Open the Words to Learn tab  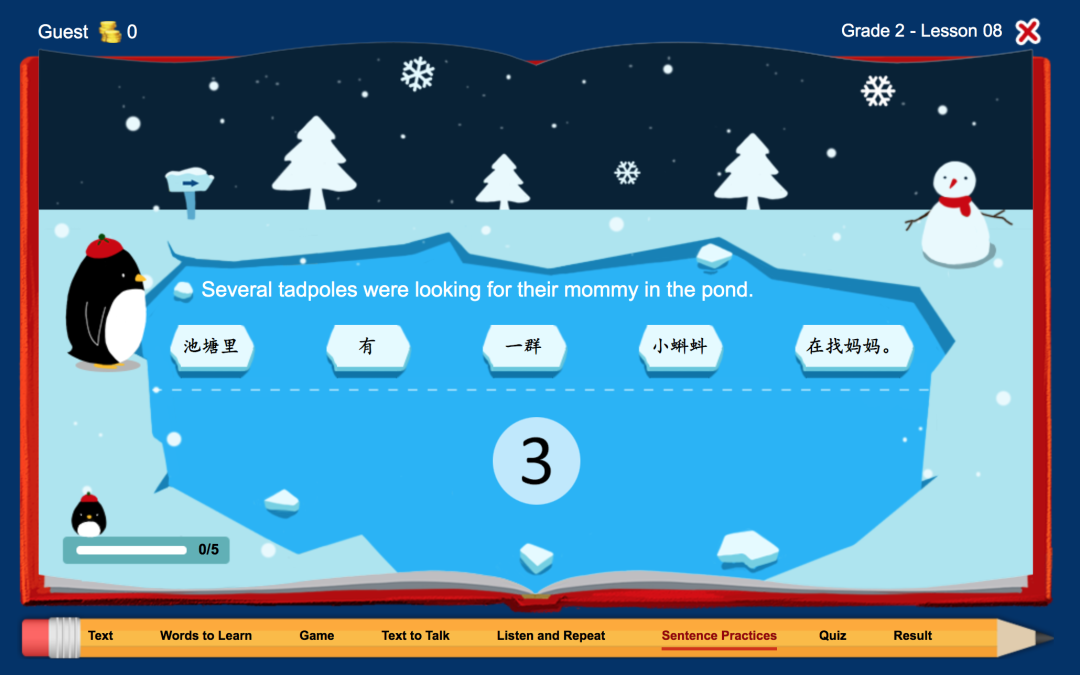click(206, 636)
